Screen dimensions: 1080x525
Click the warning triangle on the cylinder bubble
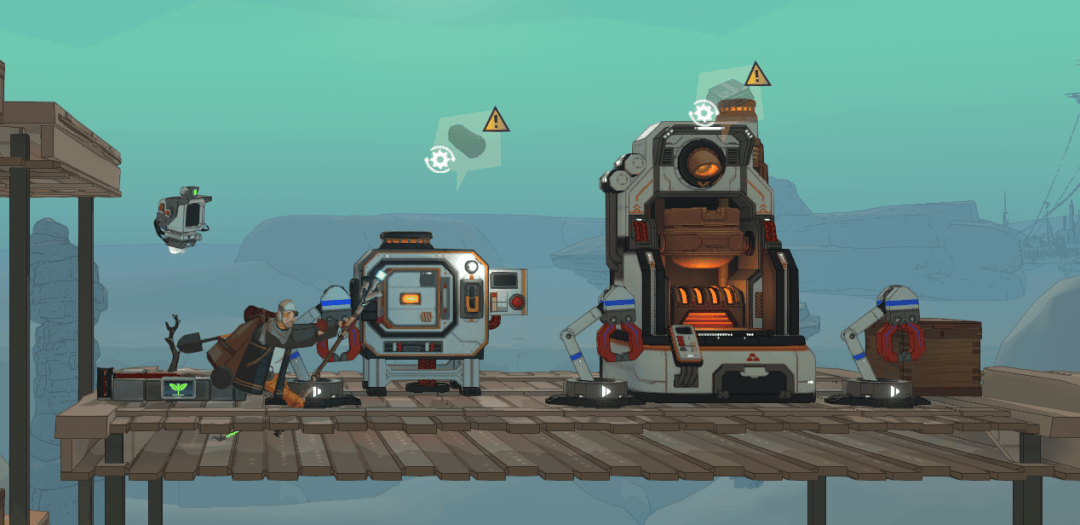(x=496, y=121)
